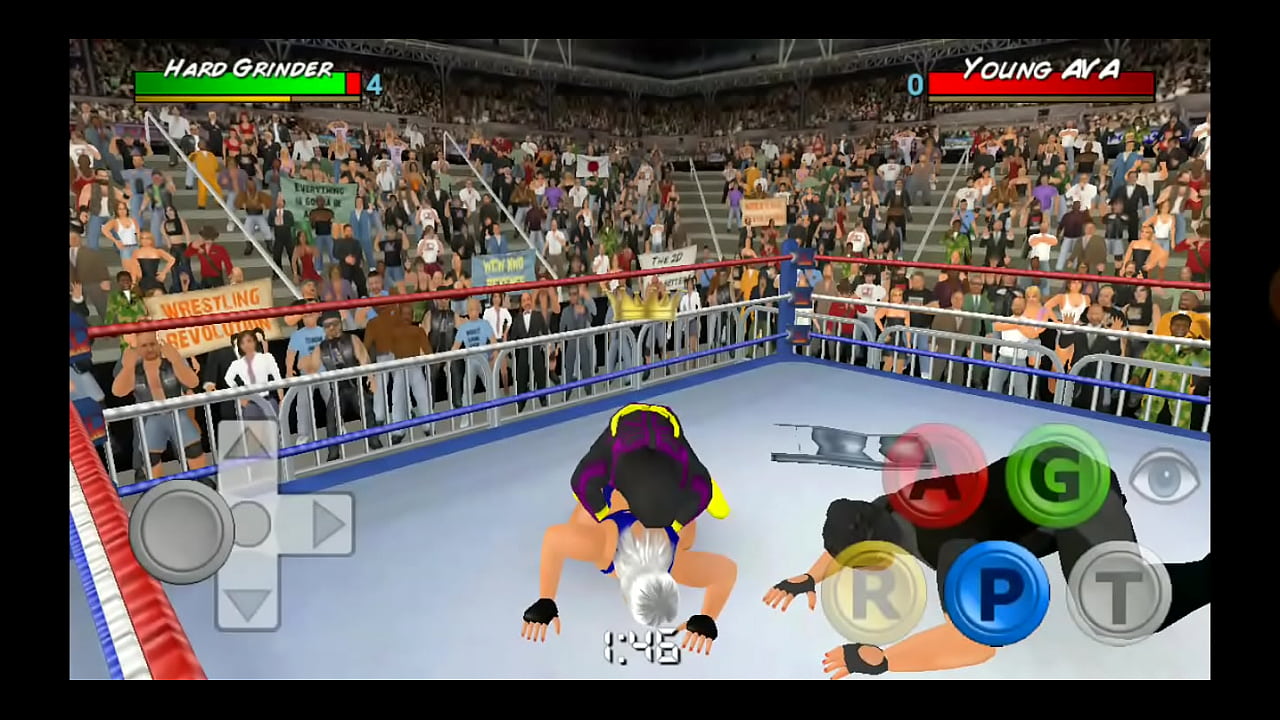Viewport: 1280px width, 720px height.
Task: Tap the D-pad right arrow
Action: (x=324, y=524)
